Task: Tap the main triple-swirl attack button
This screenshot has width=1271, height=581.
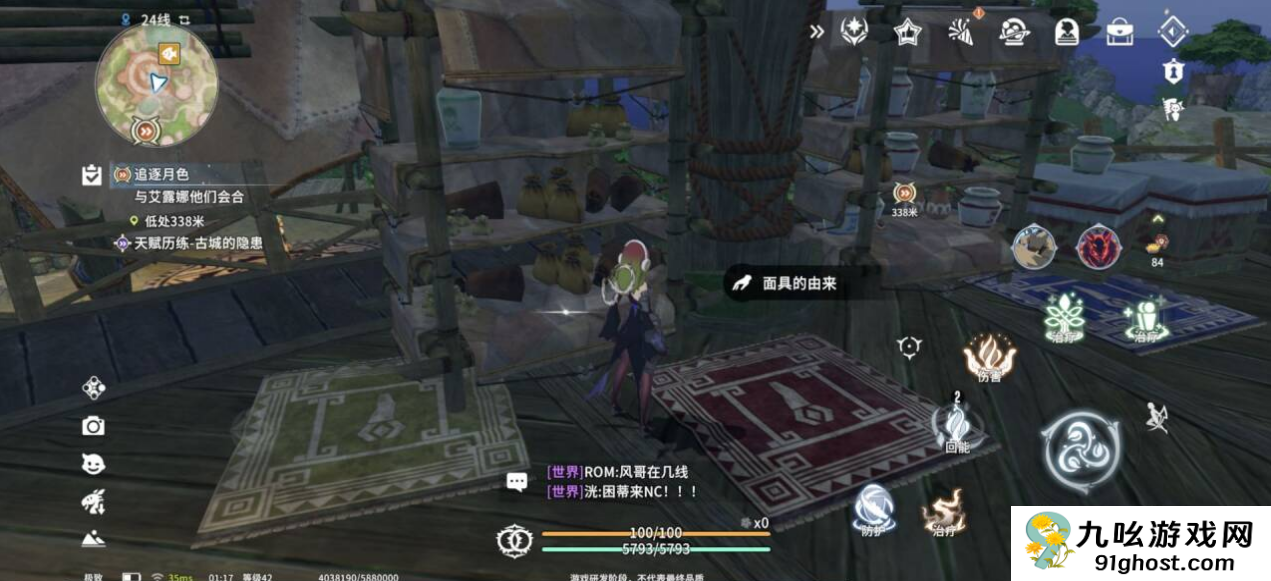Action: [x=1080, y=452]
